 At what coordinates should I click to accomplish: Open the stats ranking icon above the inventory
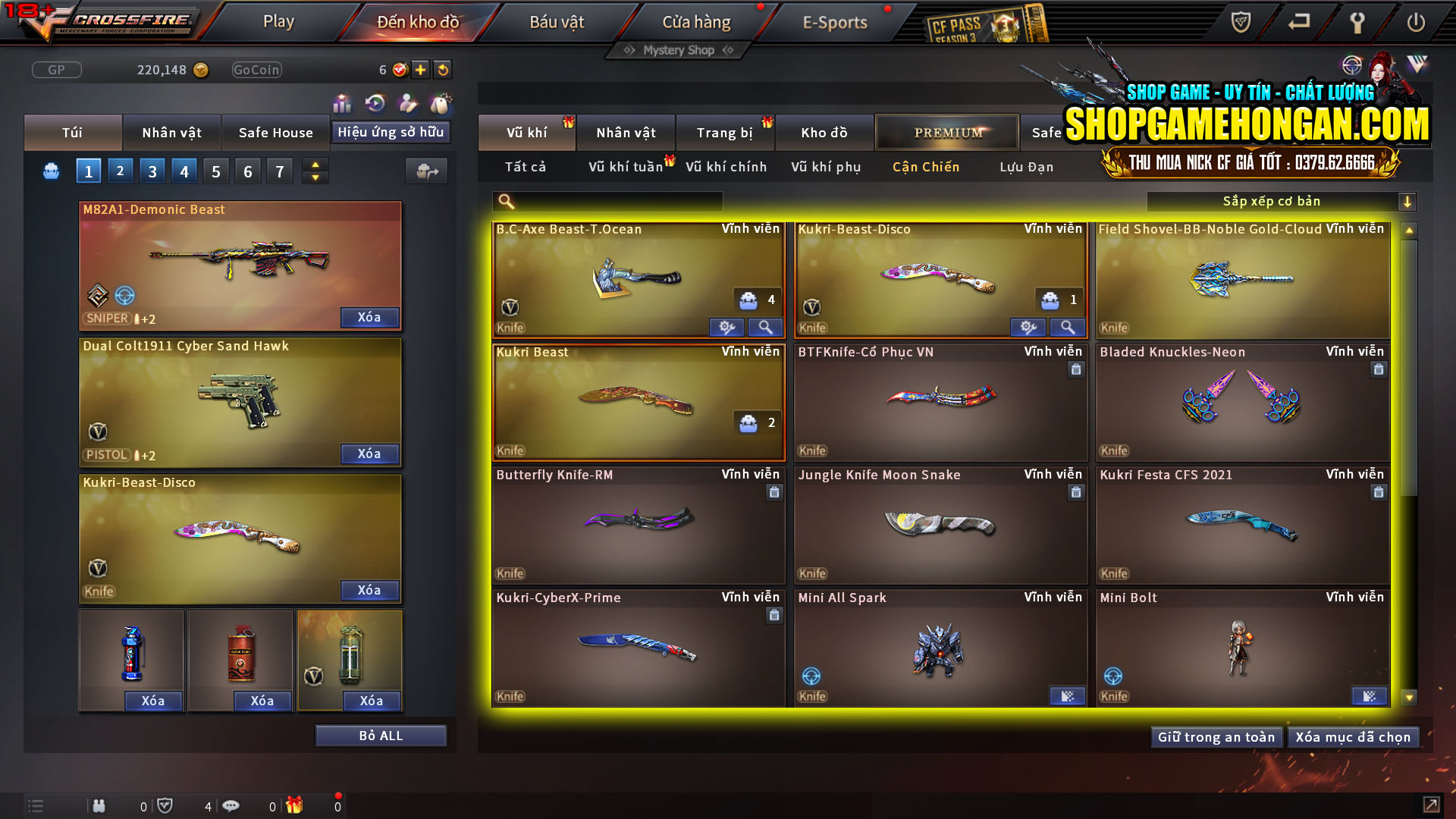(342, 102)
